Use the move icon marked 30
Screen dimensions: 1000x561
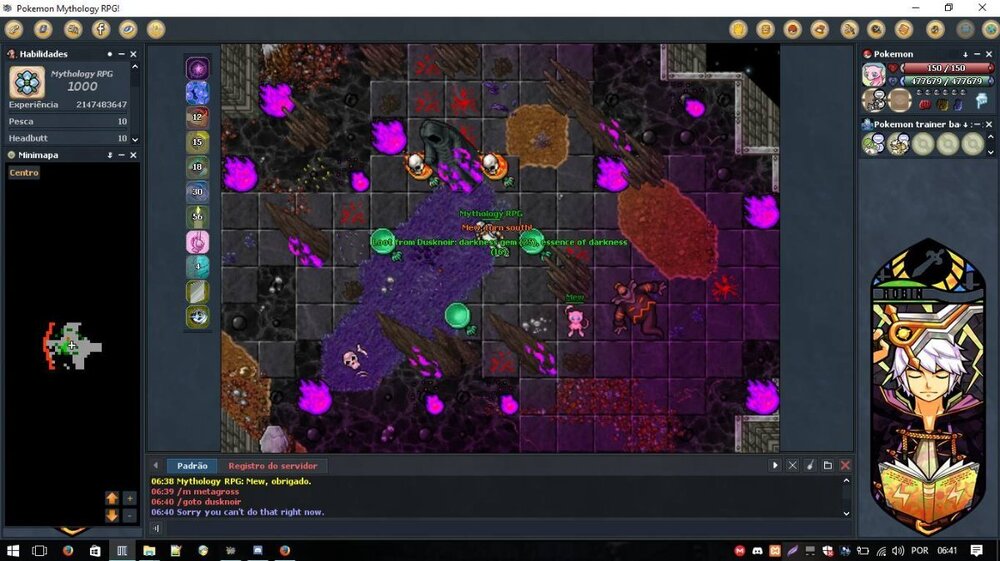click(x=198, y=192)
